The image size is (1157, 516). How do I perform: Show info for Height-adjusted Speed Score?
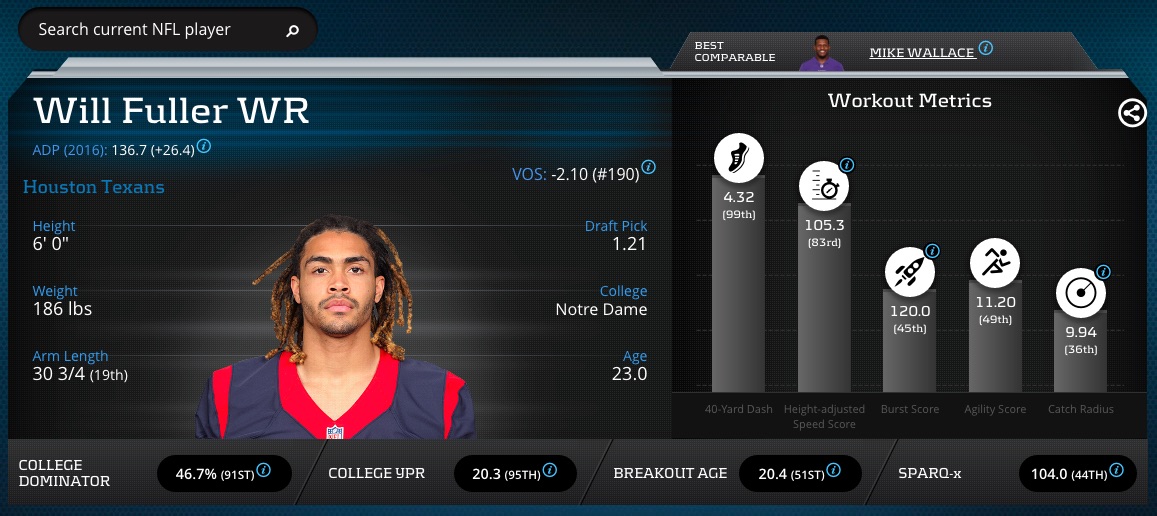[847, 165]
